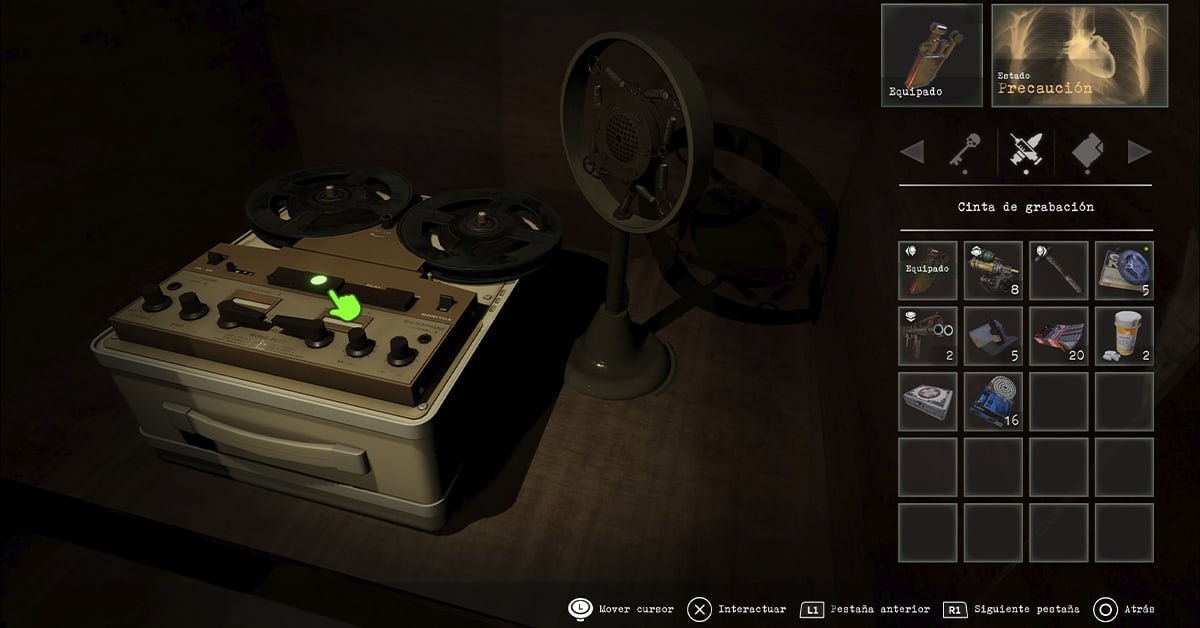Viewport: 1200px width, 628px height.
Task: Choose the hammer-shaped item in the inventory
Action: [1059, 270]
